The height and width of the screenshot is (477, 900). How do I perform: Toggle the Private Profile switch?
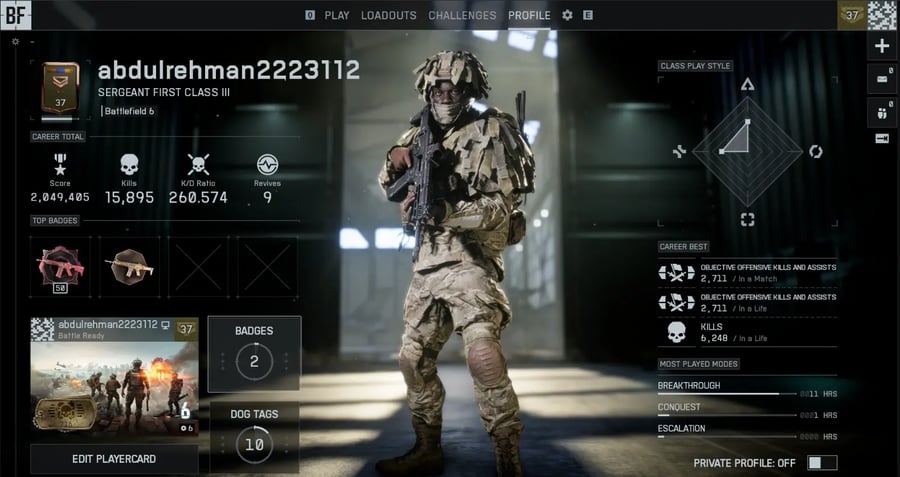(x=822, y=463)
